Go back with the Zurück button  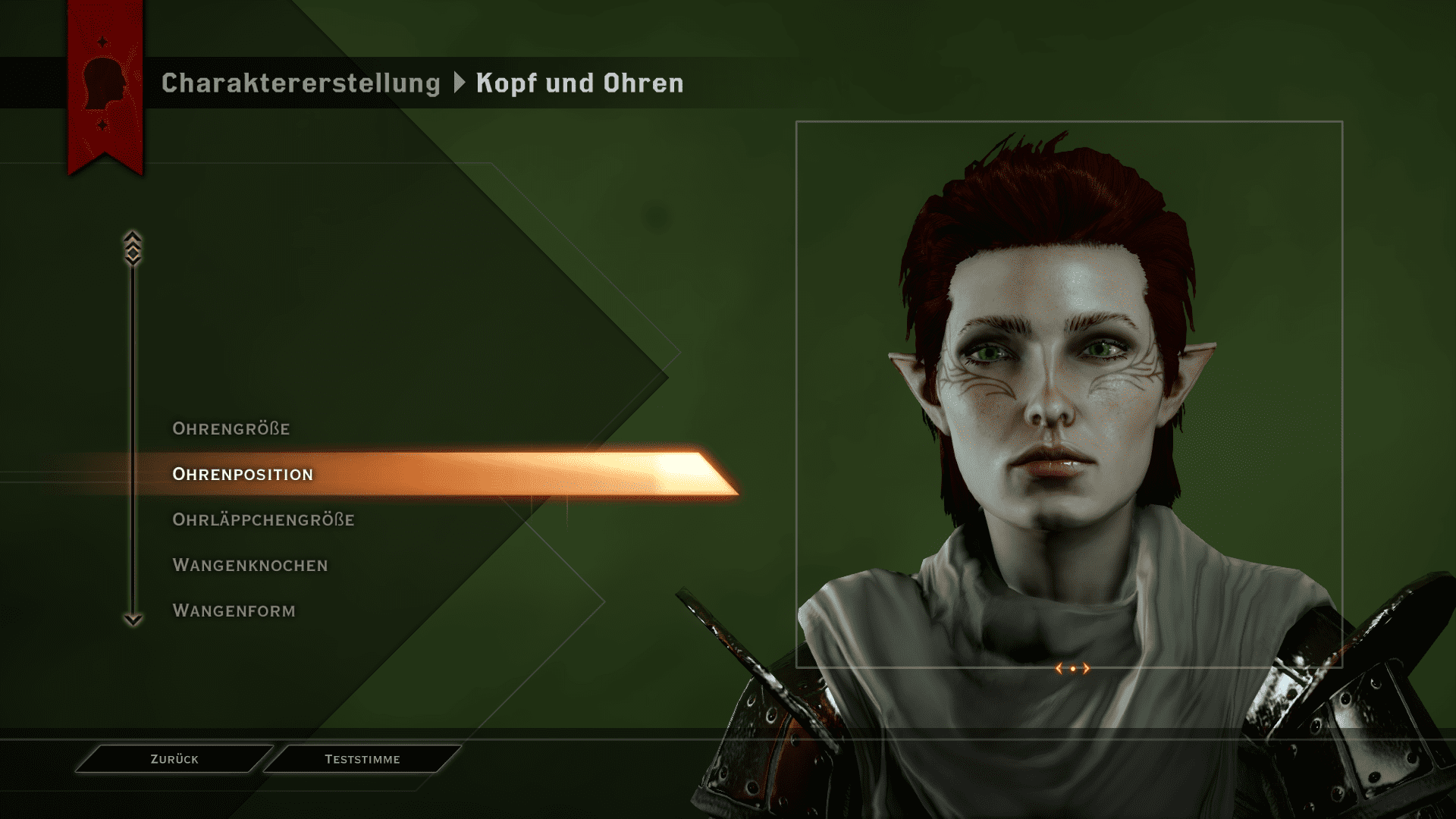tap(174, 759)
